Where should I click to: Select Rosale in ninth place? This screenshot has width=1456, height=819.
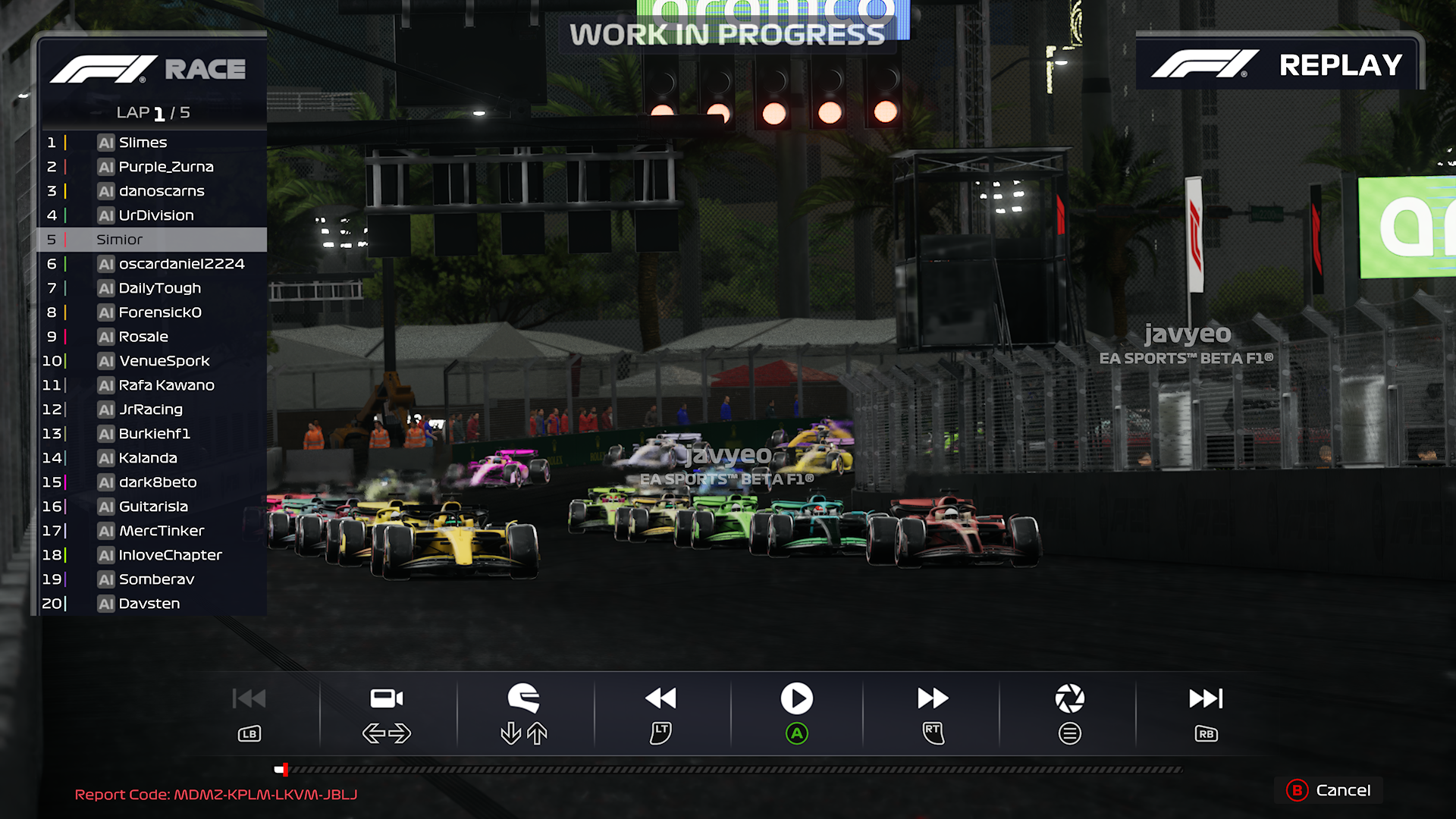tap(143, 337)
